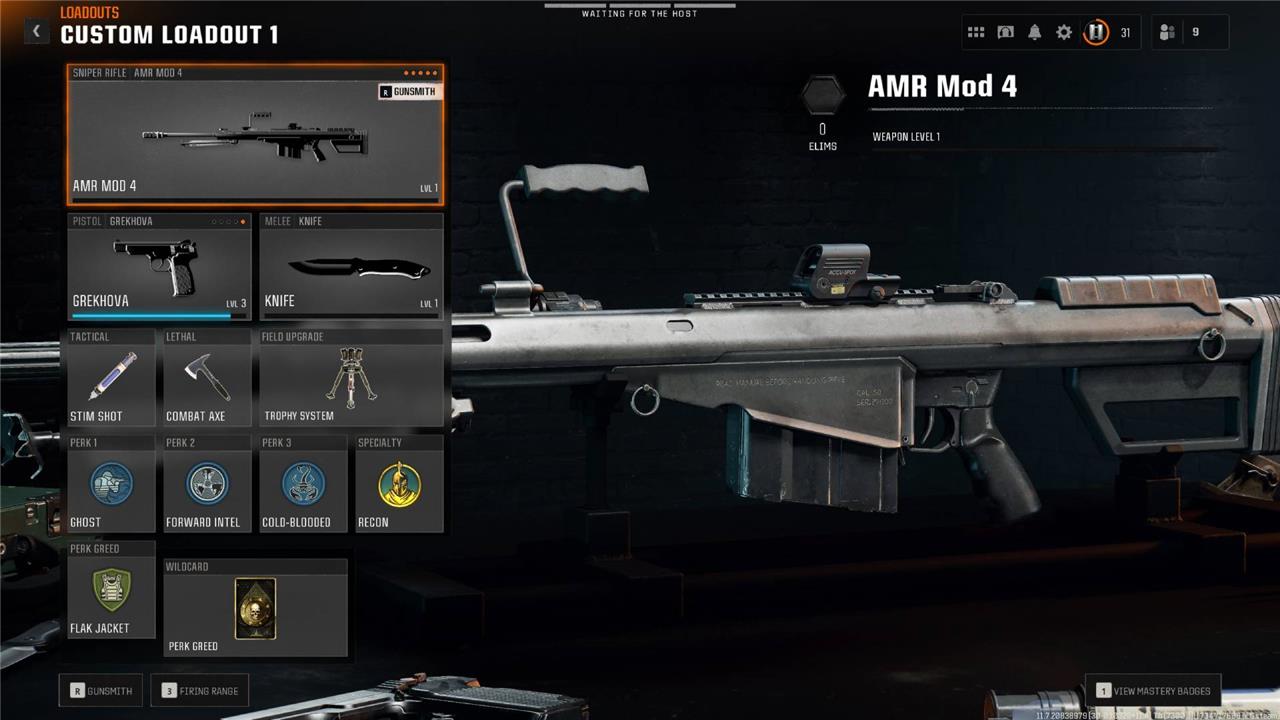
Task: Open the grid menu icon
Action: pyautogui.click(x=976, y=33)
